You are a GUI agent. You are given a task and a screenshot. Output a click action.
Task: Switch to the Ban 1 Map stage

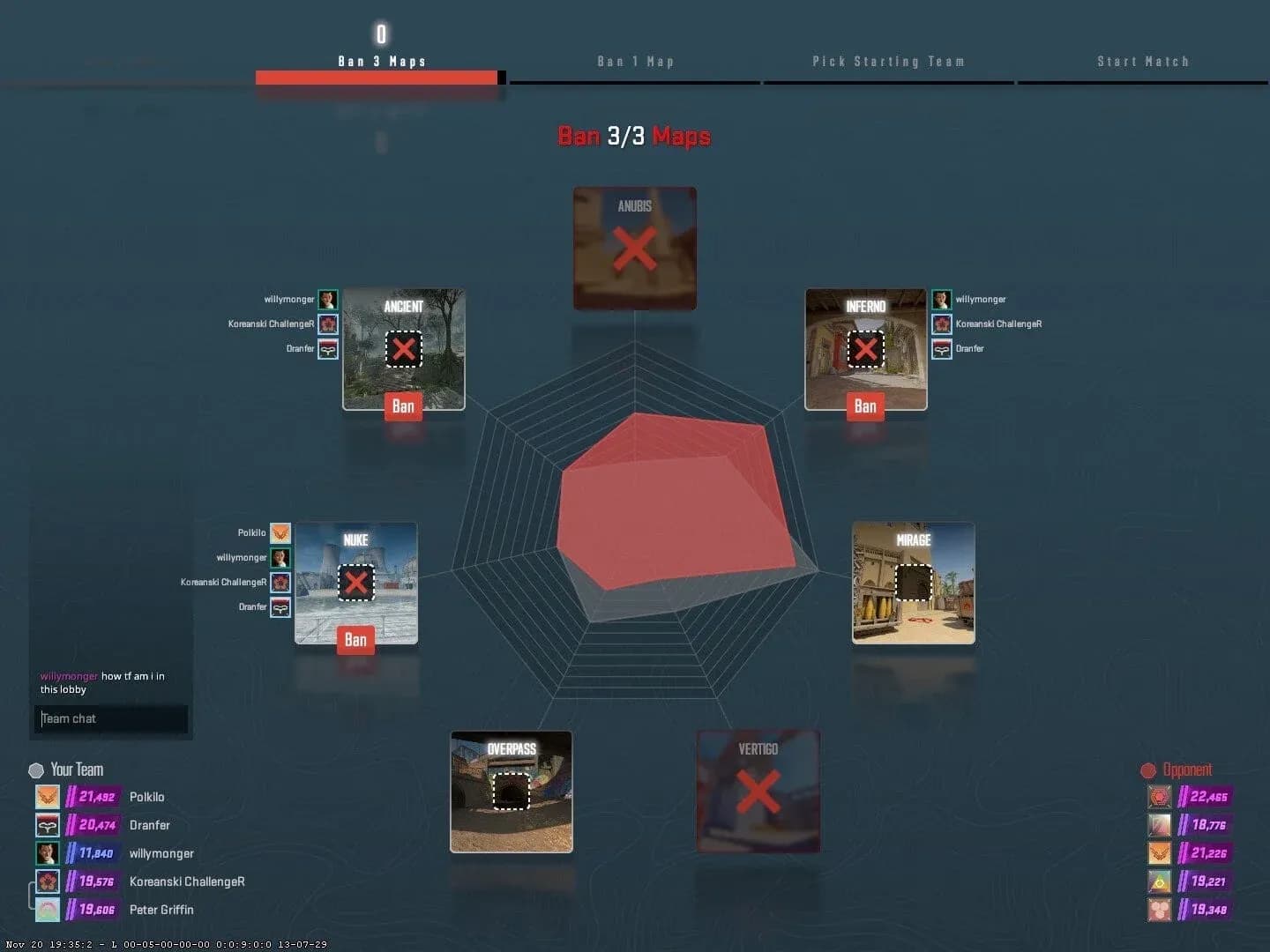pos(636,61)
